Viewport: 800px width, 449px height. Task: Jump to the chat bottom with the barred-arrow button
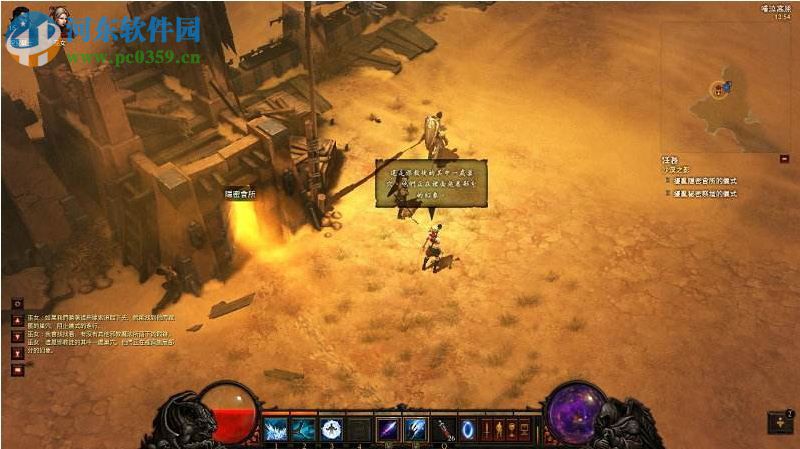17,353
